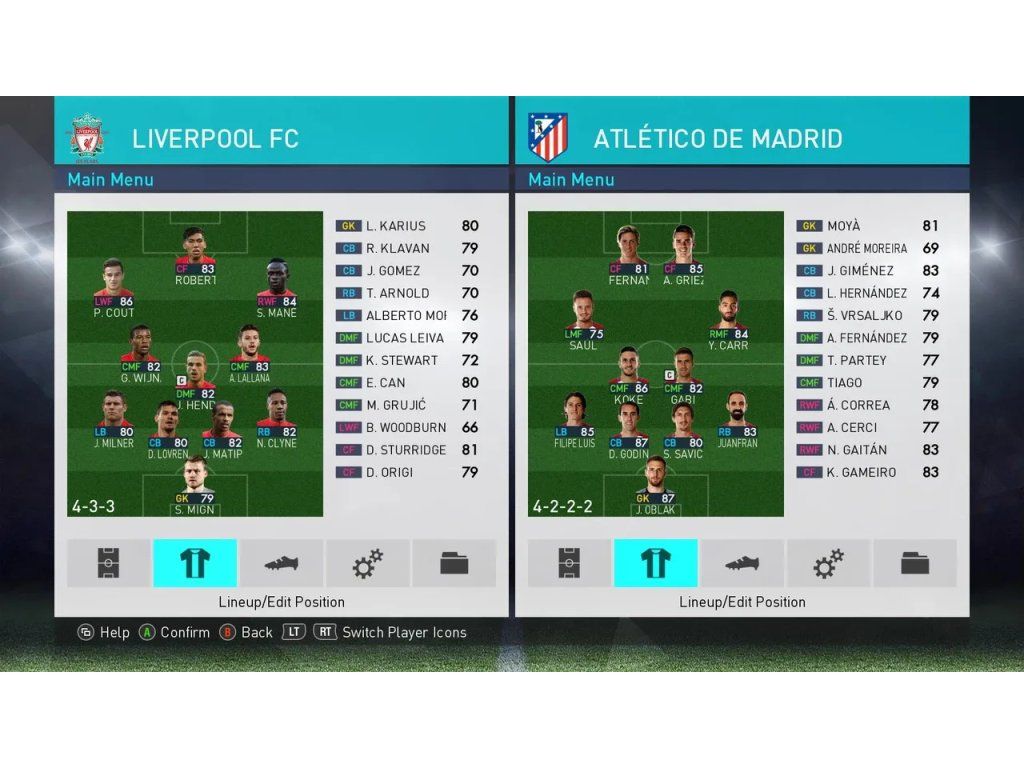Select Atlético's highlighted shirt tab
Screen dimensions: 1024x768
[x=655, y=563]
